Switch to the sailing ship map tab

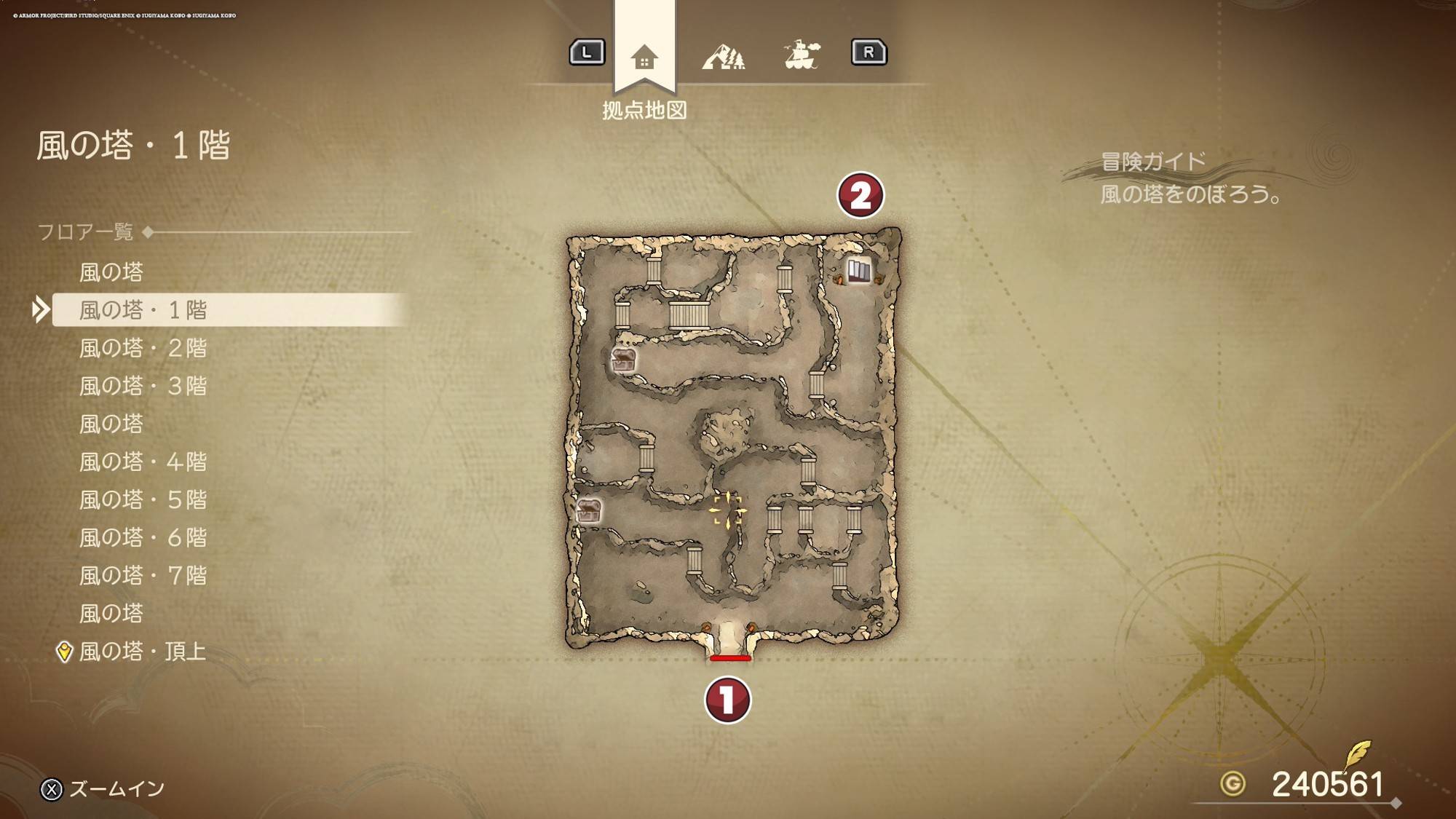tap(802, 55)
